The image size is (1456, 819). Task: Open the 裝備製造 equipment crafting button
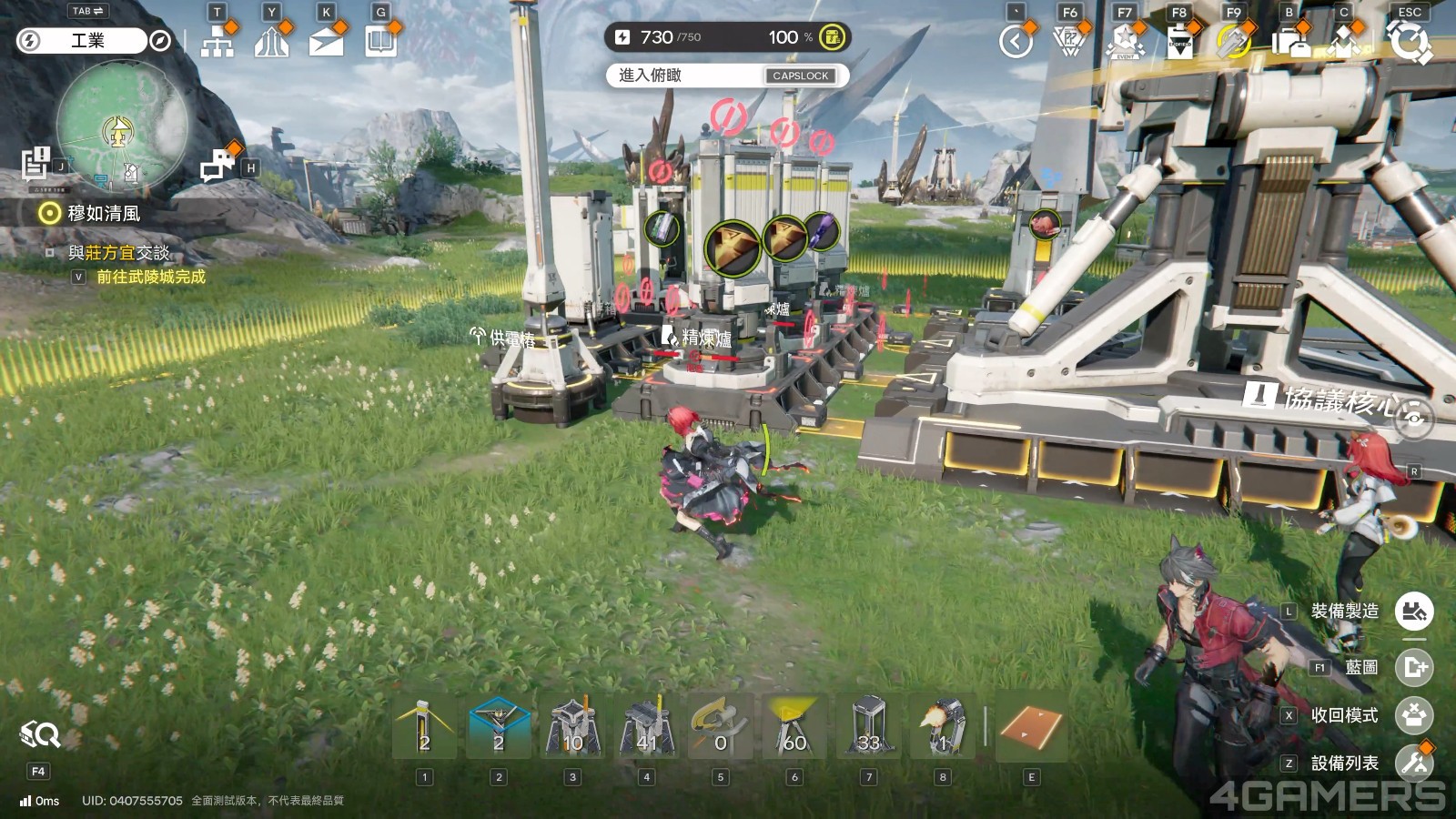1413,611
